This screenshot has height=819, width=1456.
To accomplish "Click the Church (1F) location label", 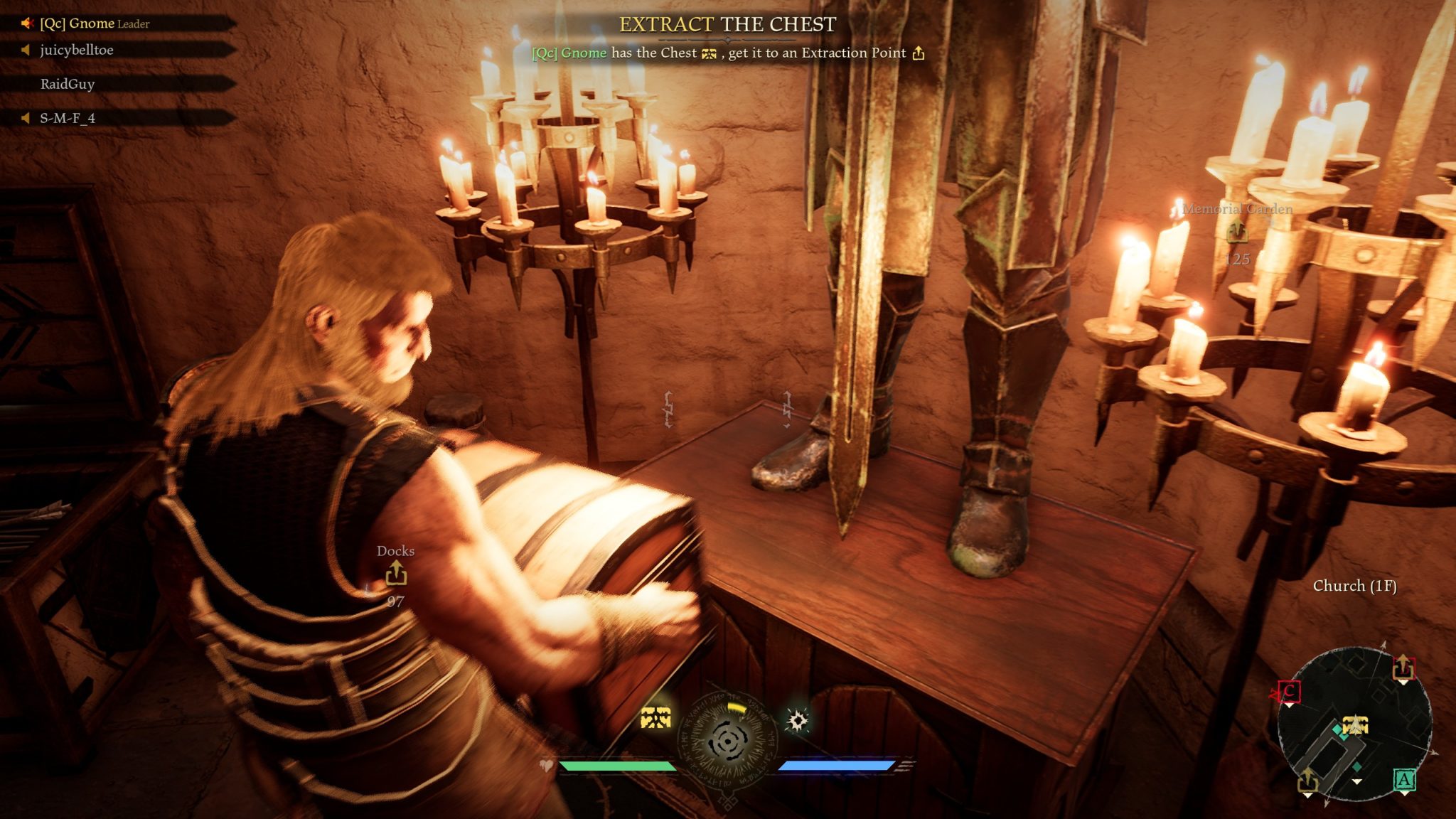I will click(x=1354, y=586).
